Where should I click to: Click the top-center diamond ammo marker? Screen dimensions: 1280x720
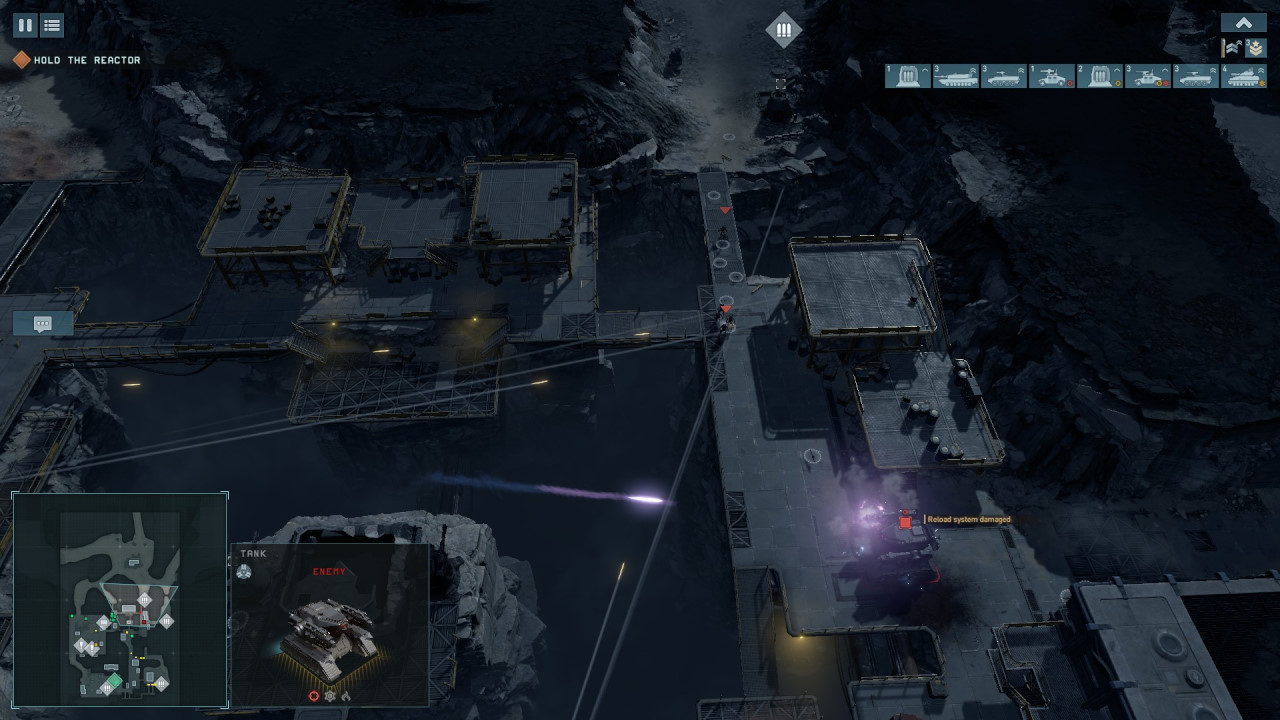point(784,30)
